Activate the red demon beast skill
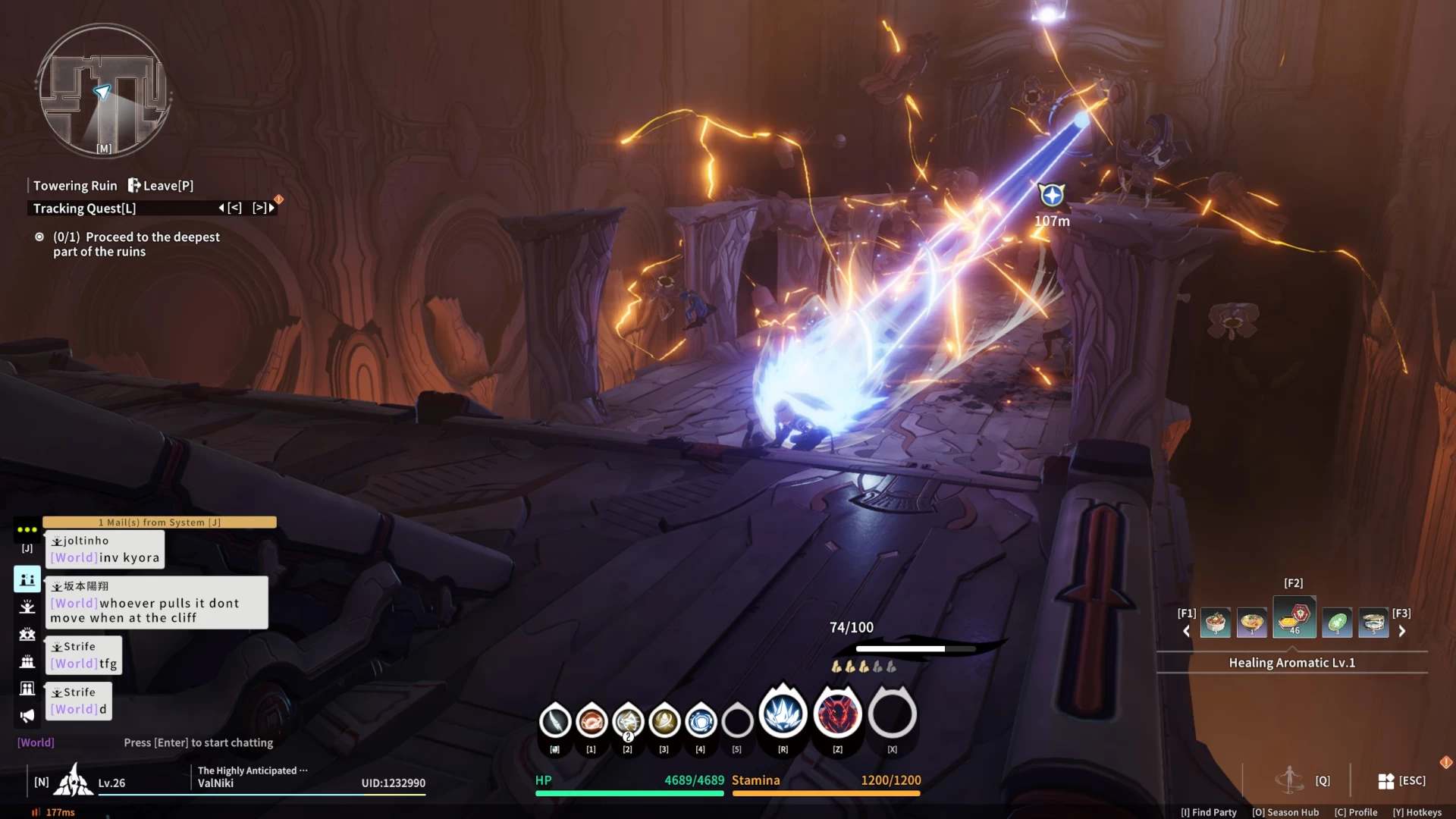 837,714
